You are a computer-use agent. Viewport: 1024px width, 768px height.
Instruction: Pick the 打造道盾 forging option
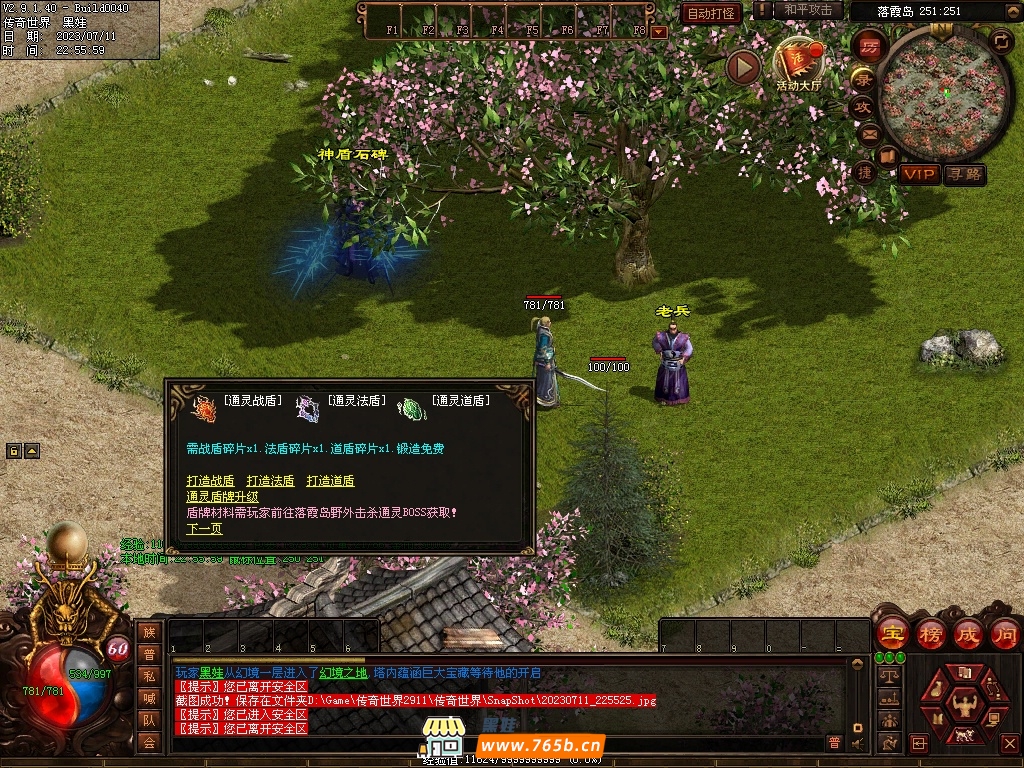[330, 481]
